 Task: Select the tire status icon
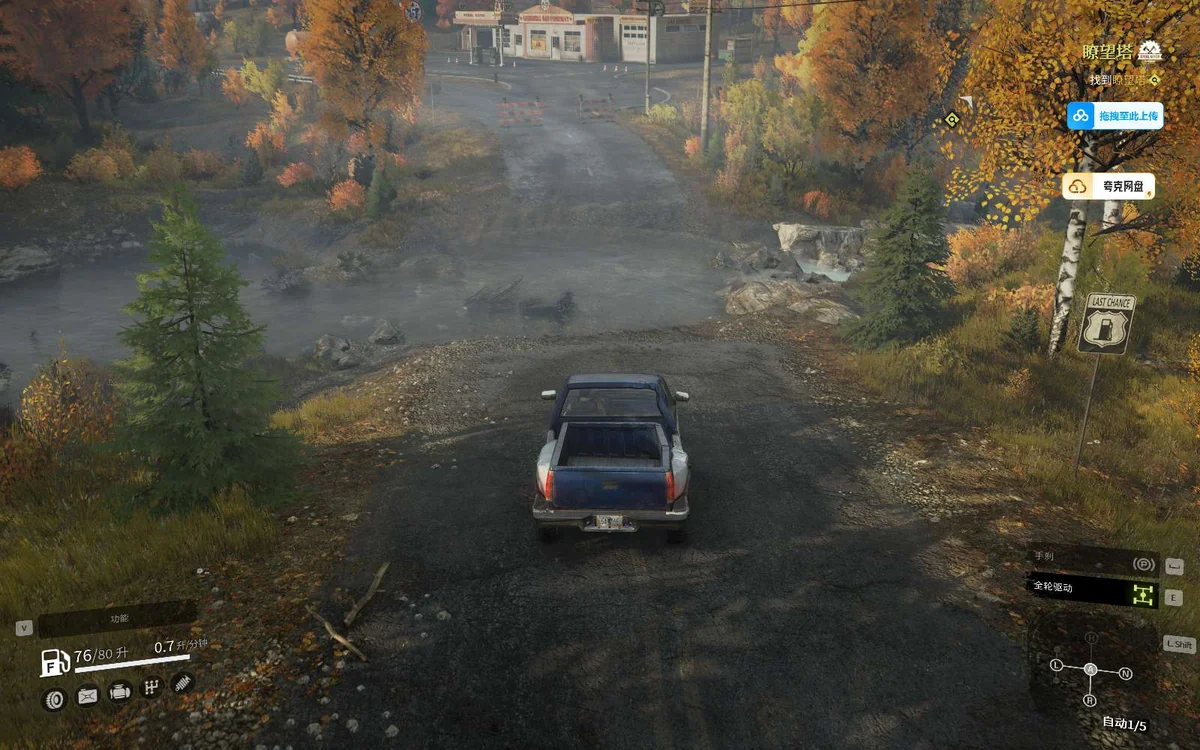(54, 698)
